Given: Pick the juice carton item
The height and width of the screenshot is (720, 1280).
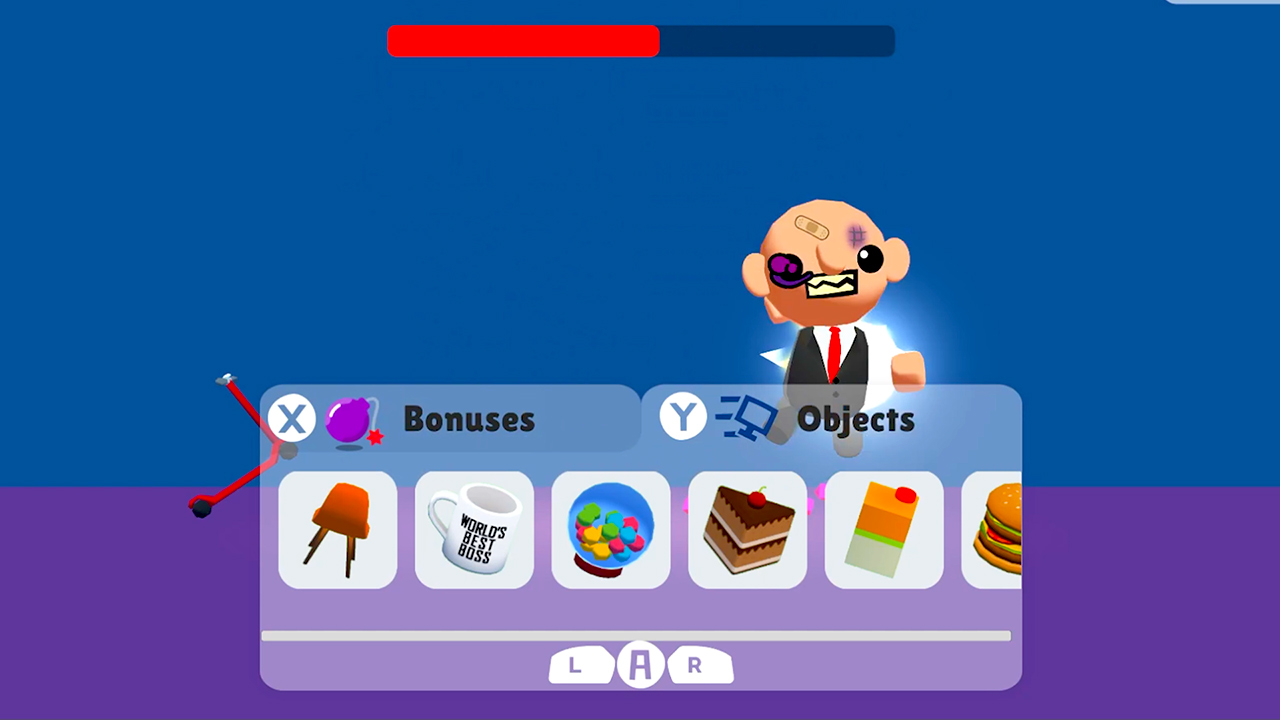Looking at the screenshot, I should click(x=883, y=530).
